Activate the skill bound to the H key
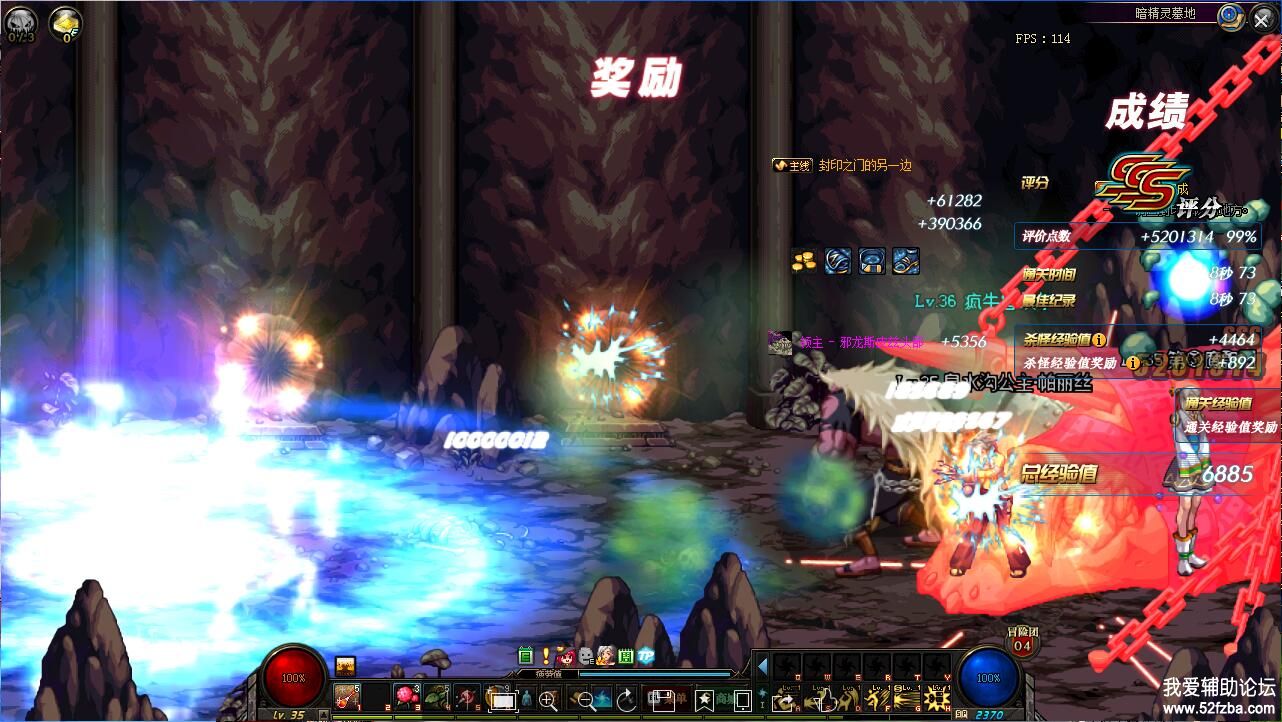The height and width of the screenshot is (722, 1282). point(936,699)
